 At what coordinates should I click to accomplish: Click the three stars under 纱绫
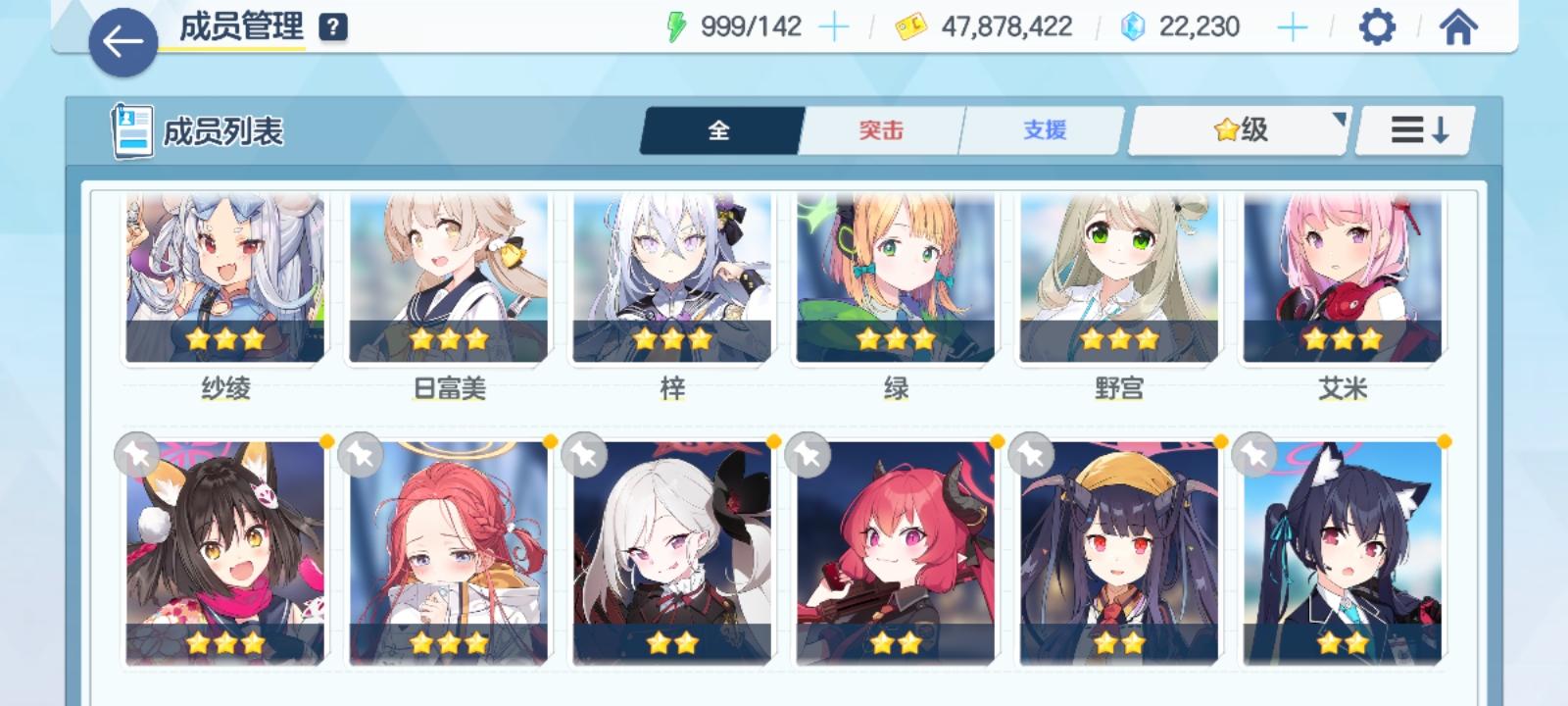(224, 339)
